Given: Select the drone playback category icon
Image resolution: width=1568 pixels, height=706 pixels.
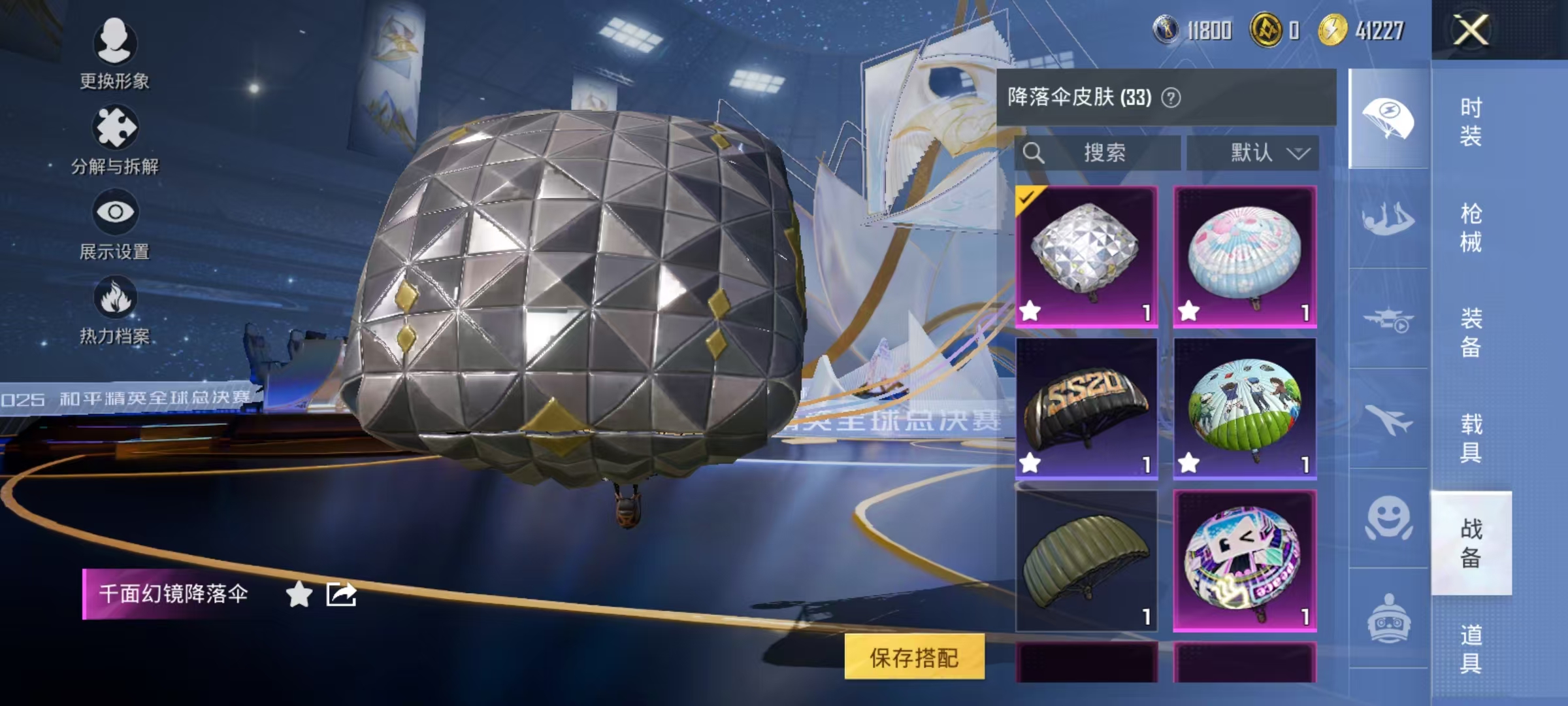Looking at the screenshot, I should [1388, 318].
